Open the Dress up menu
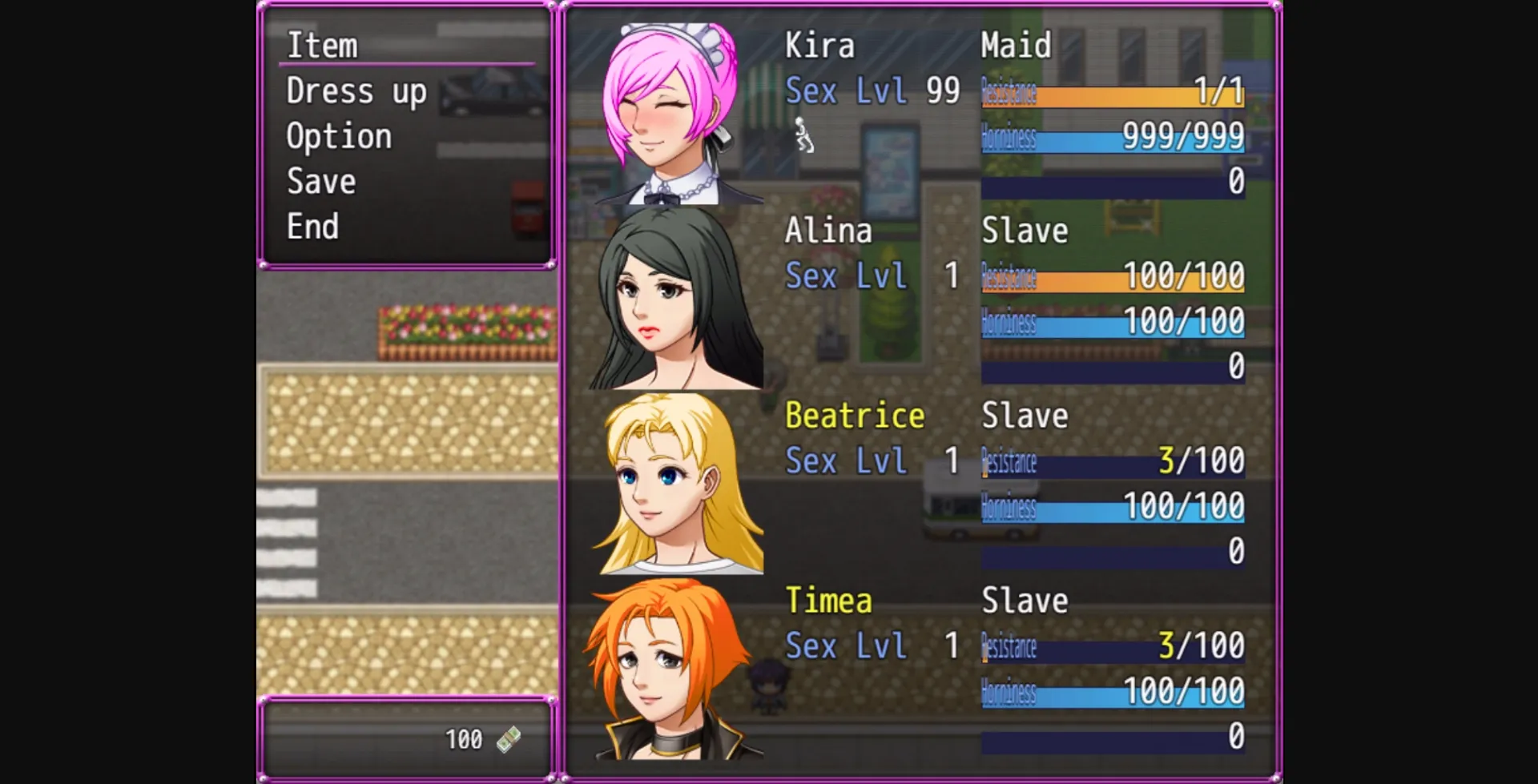The height and width of the screenshot is (784, 1538). point(356,90)
